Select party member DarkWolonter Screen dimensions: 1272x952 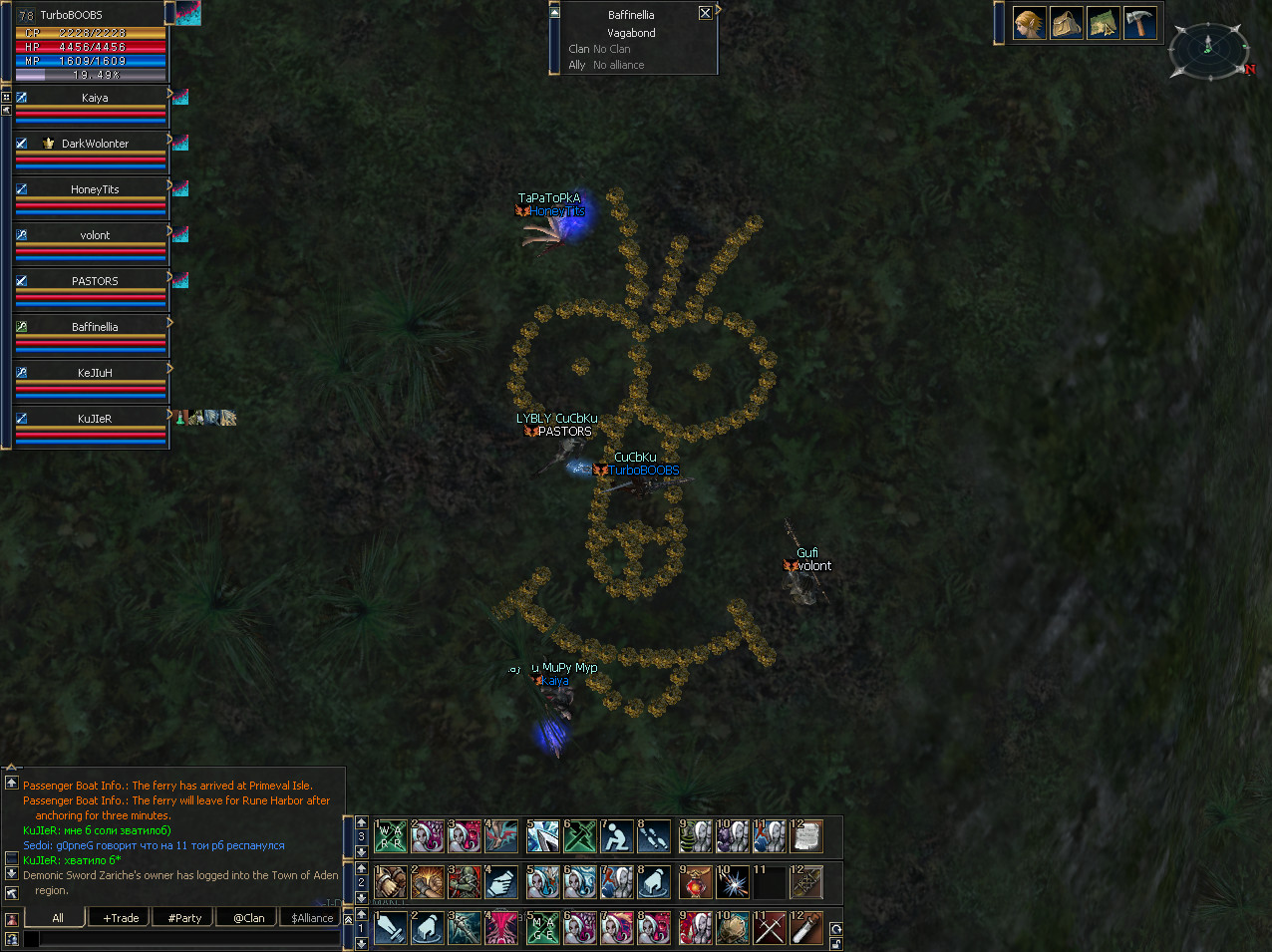(x=94, y=145)
